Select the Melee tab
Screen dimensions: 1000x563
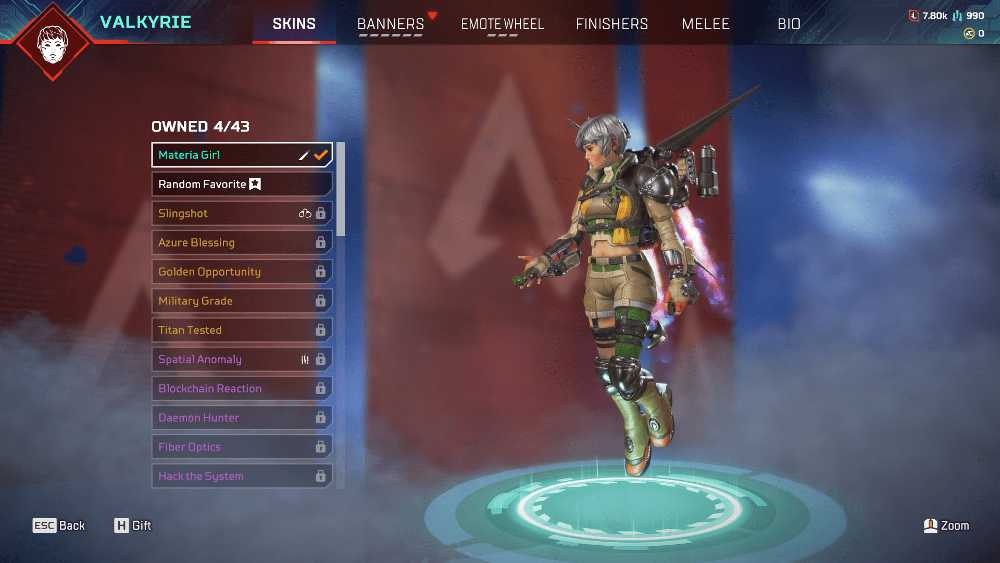coord(706,24)
